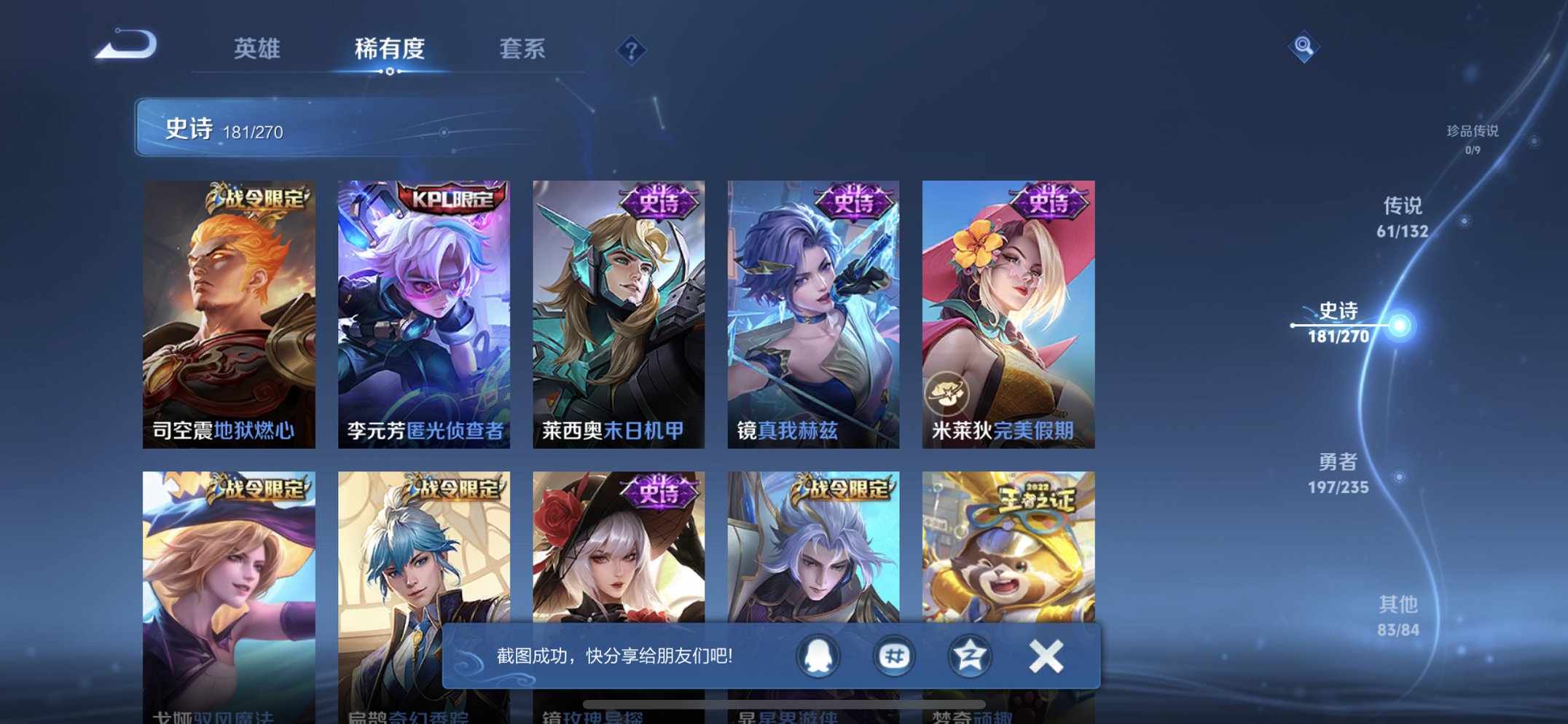Dismiss the screenshot share toast with the X
Viewport: 1568px width, 724px height.
(1045, 655)
